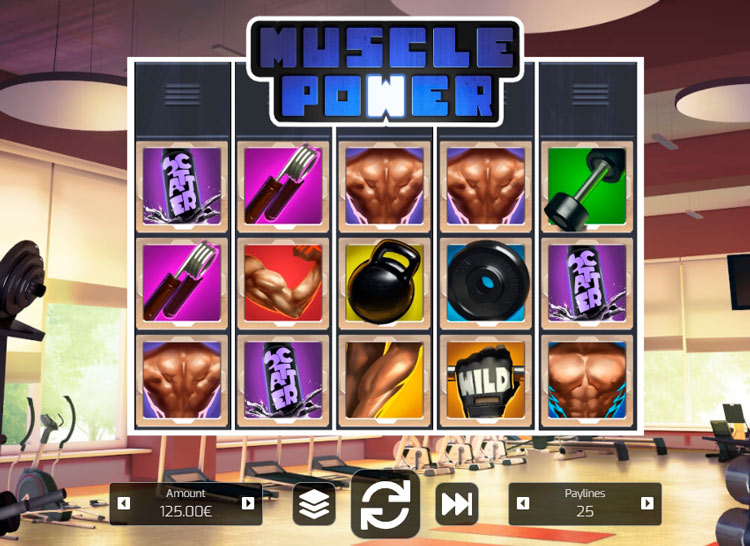Open the stacked layers paytable button
This screenshot has width=750, height=546.
(x=314, y=504)
